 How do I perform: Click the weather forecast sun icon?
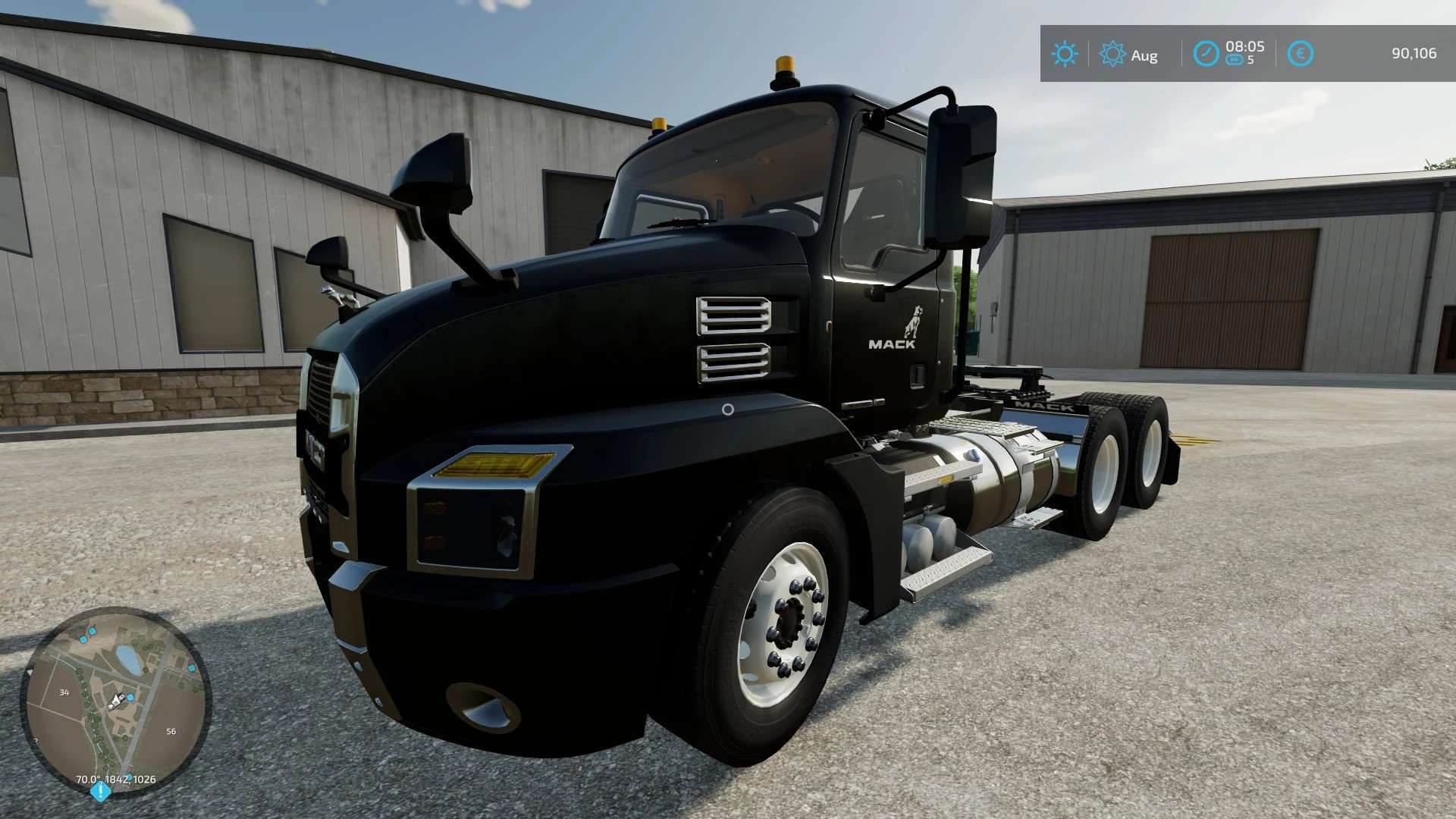coord(1112,53)
